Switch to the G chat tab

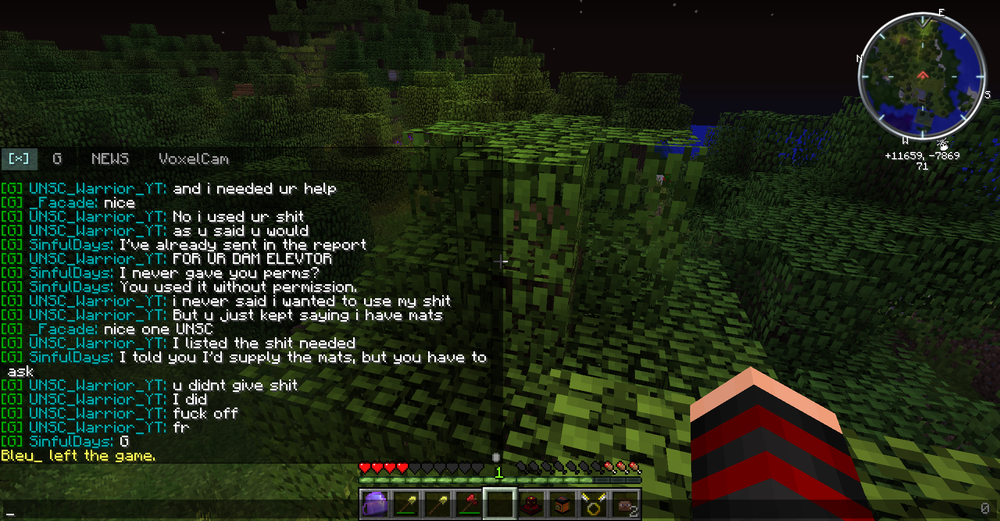(x=57, y=159)
